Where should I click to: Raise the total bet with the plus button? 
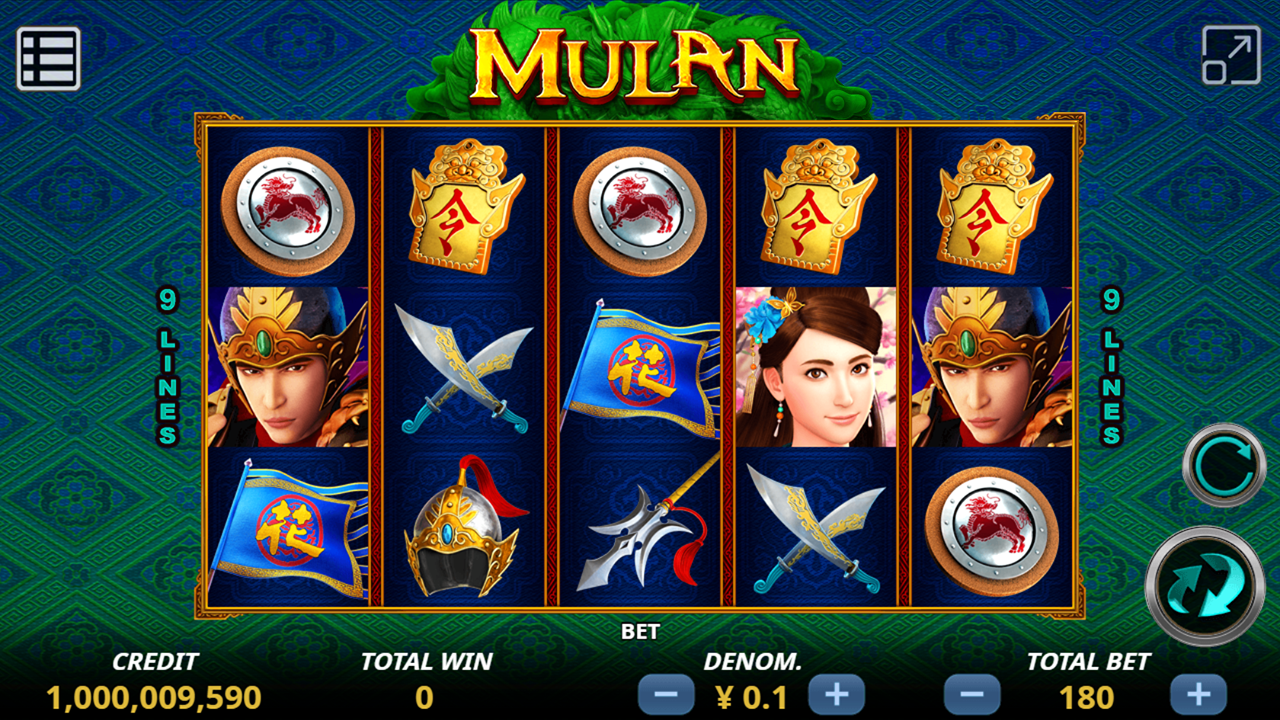(1198, 695)
